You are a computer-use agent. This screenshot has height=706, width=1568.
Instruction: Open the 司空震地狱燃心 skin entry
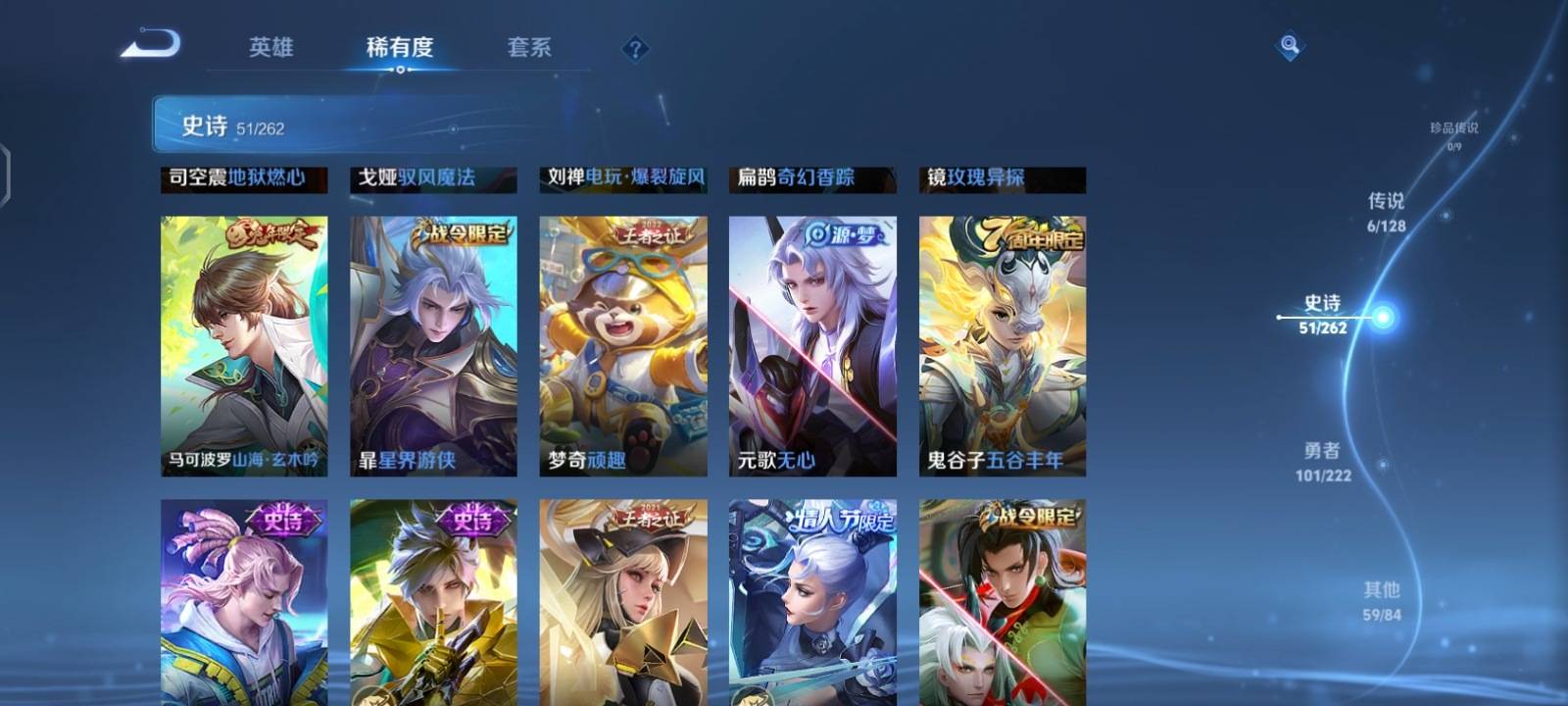click(x=242, y=179)
